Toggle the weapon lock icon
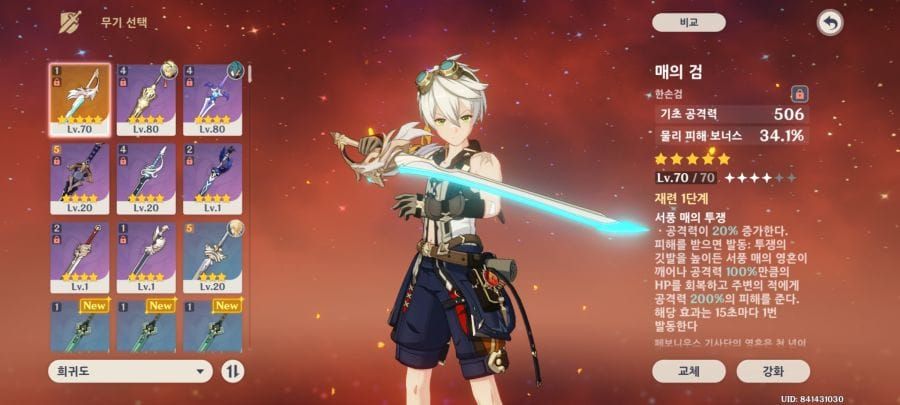Viewport: 900px width, 405px height. click(799, 94)
